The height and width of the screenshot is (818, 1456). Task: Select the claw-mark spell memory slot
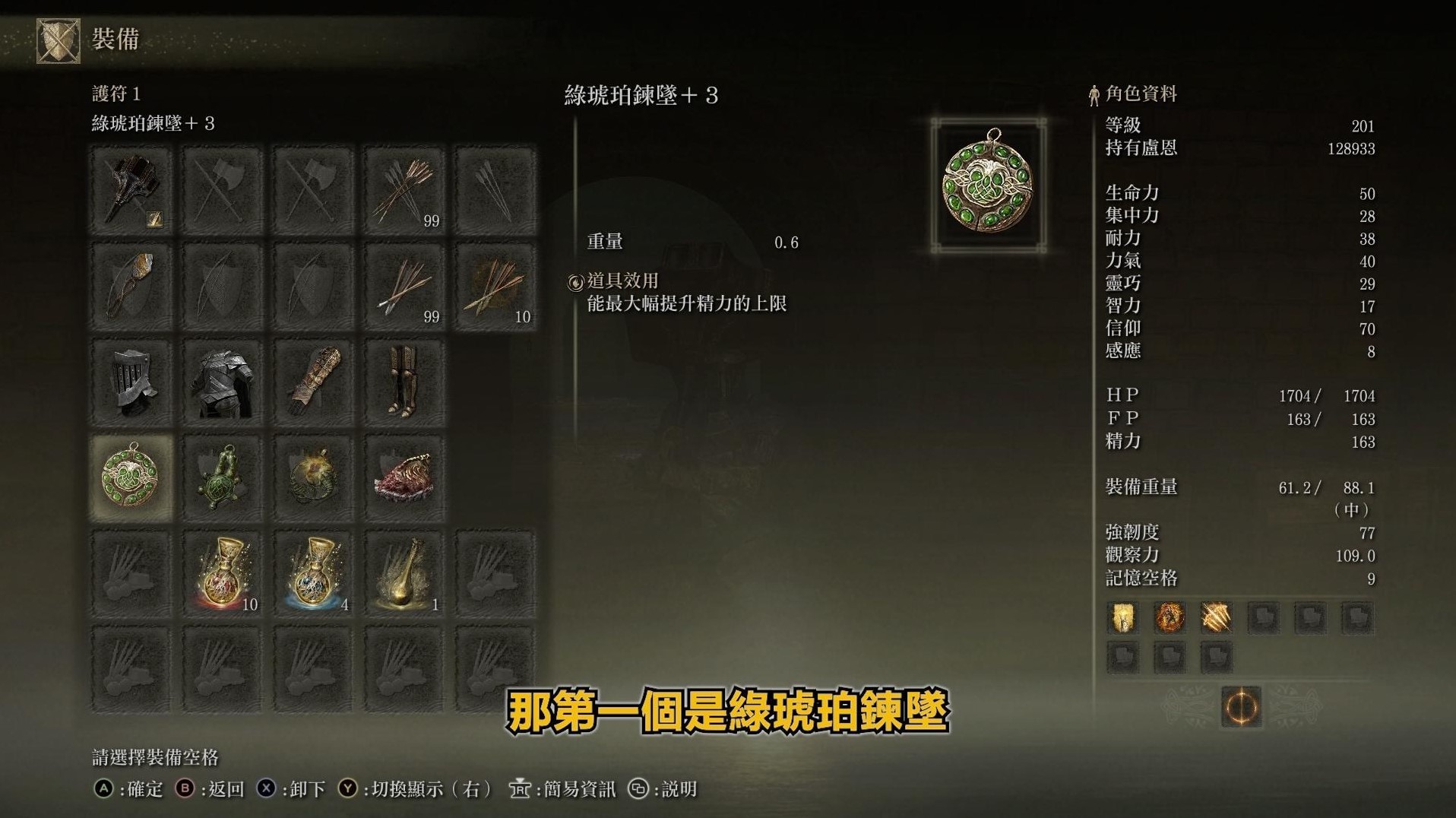click(1214, 618)
